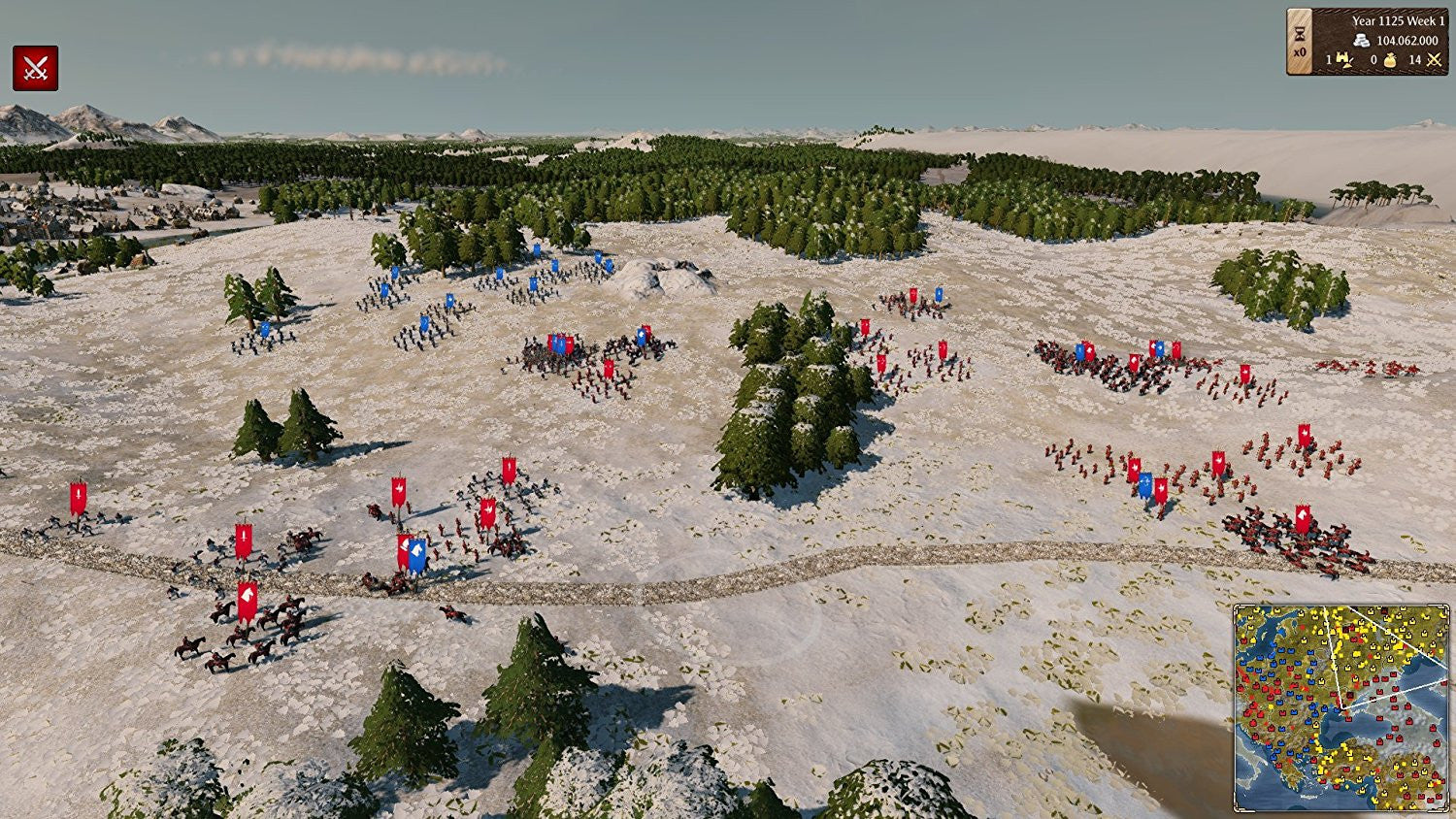The width and height of the screenshot is (1456, 819).
Task: Click the red crossed swords battle button
Action: pyautogui.click(x=35, y=68)
